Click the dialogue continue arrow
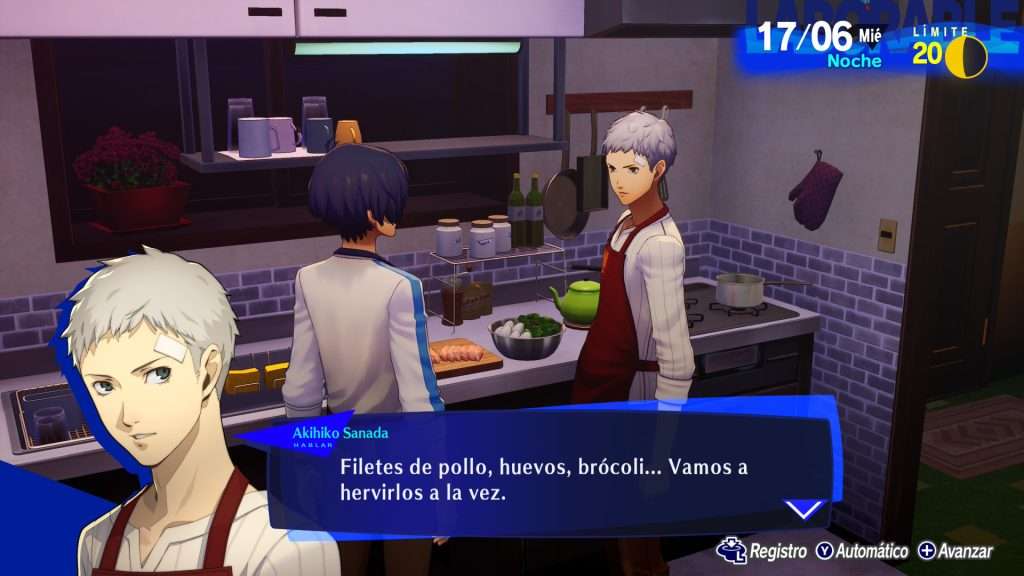The width and height of the screenshot is (1024, 576). pyautogui.click(x=805, y=509)
